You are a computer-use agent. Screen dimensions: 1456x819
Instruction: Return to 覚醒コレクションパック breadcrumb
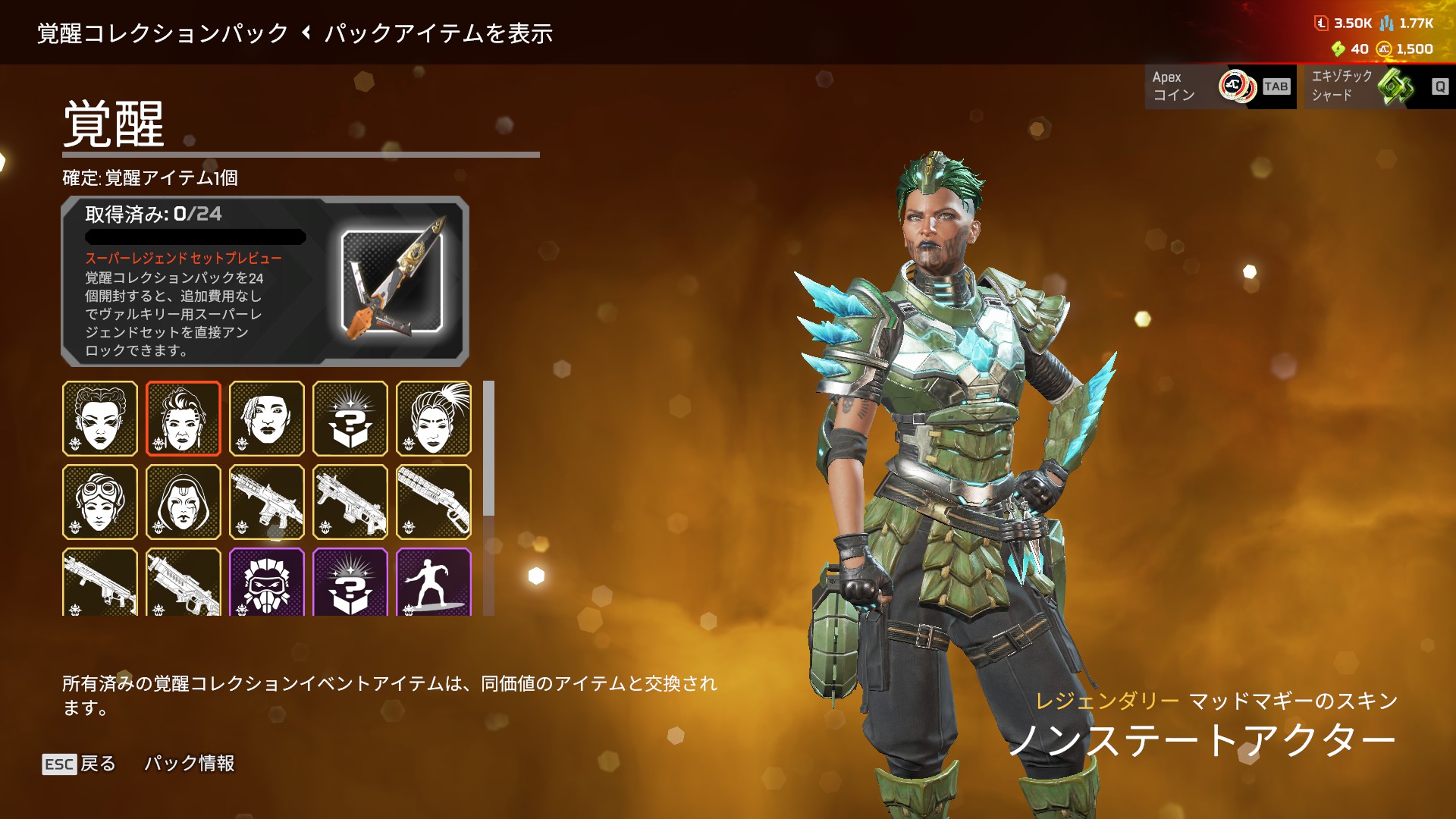pos(163,33)
